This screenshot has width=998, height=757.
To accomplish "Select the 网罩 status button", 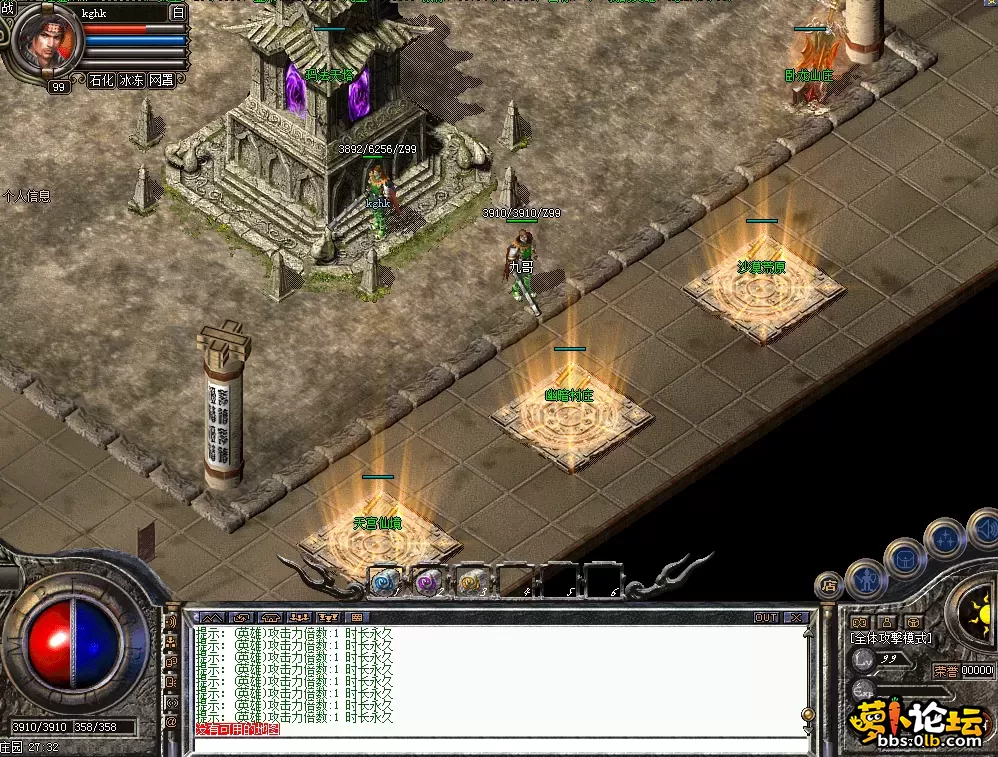I will tap(161, 80).
